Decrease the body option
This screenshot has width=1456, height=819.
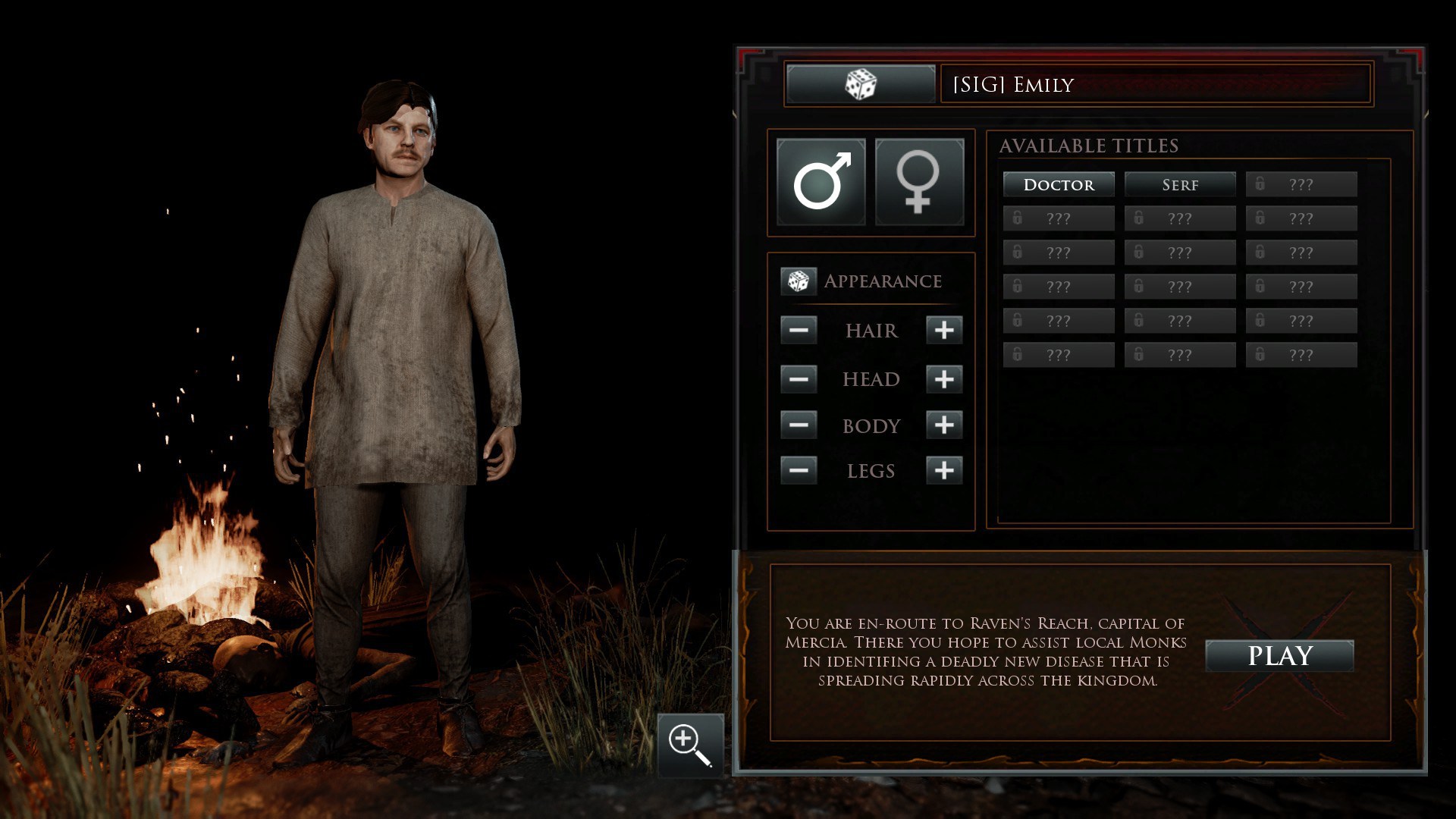[799, 425]
